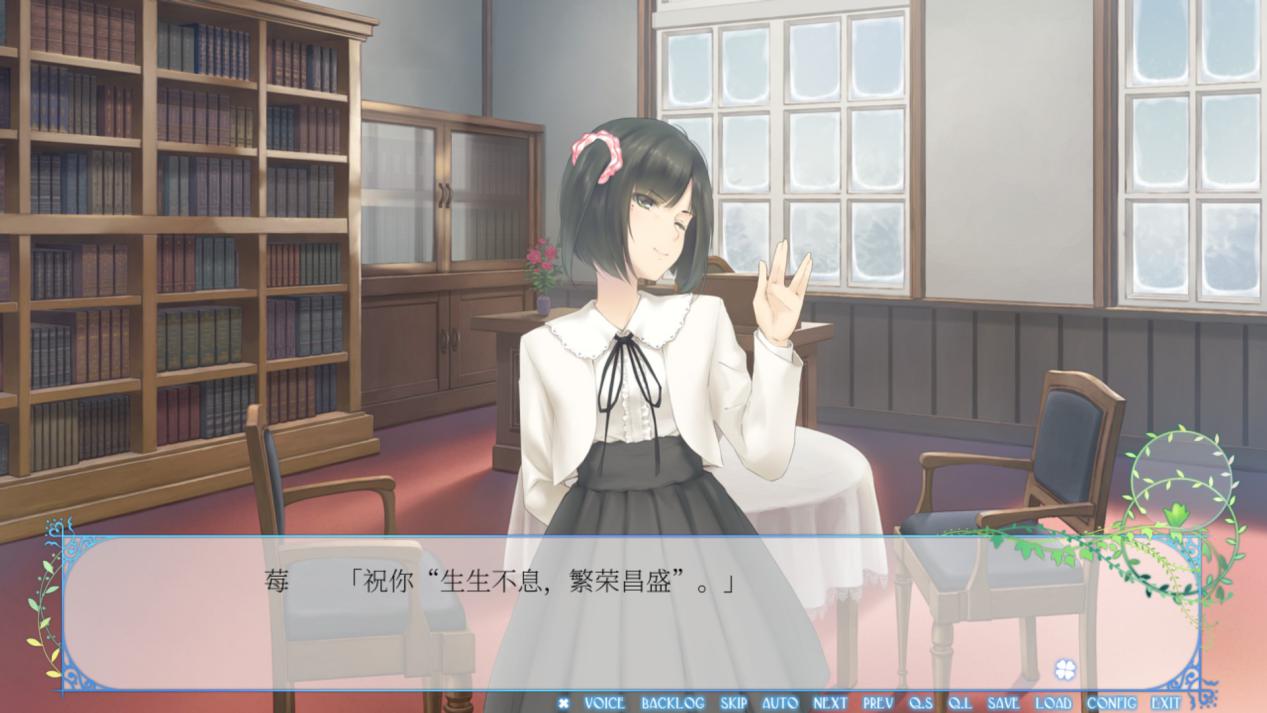Replay the line with the VOICE button
Viewport: 1267px width, 713px height.
tap(604, 703)
